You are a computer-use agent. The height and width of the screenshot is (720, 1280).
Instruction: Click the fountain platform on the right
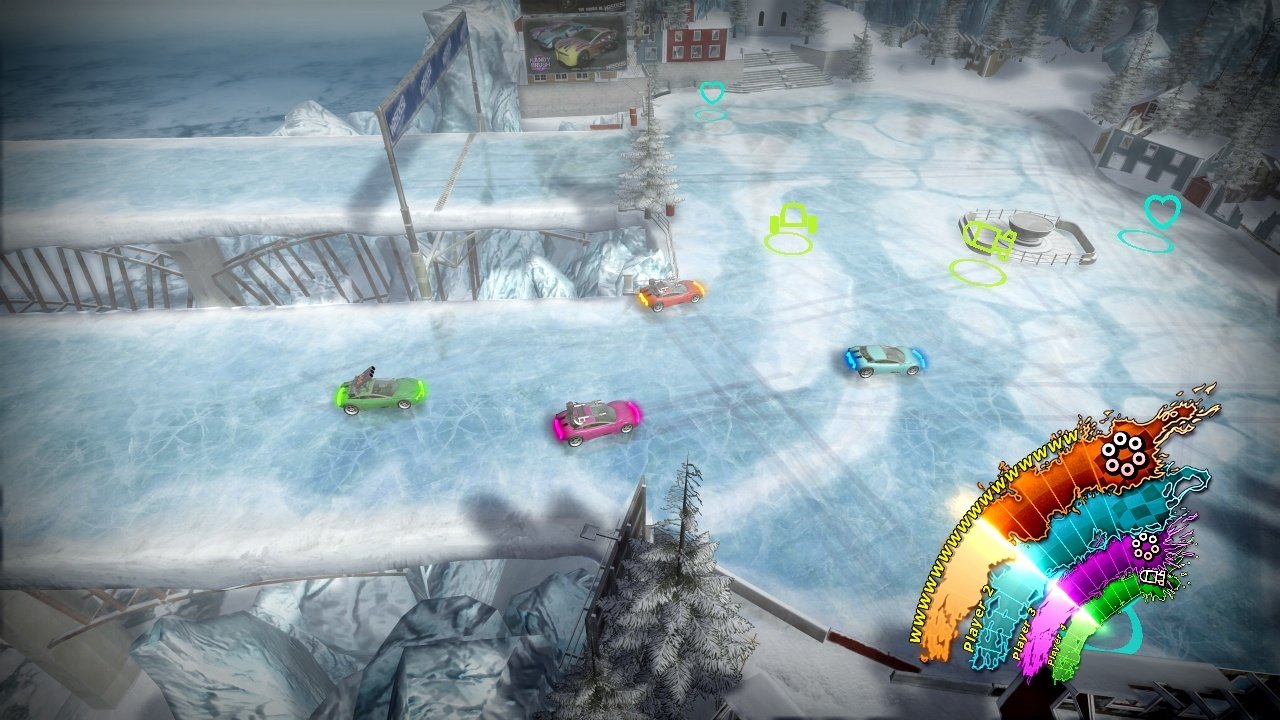pos(1031,228)
